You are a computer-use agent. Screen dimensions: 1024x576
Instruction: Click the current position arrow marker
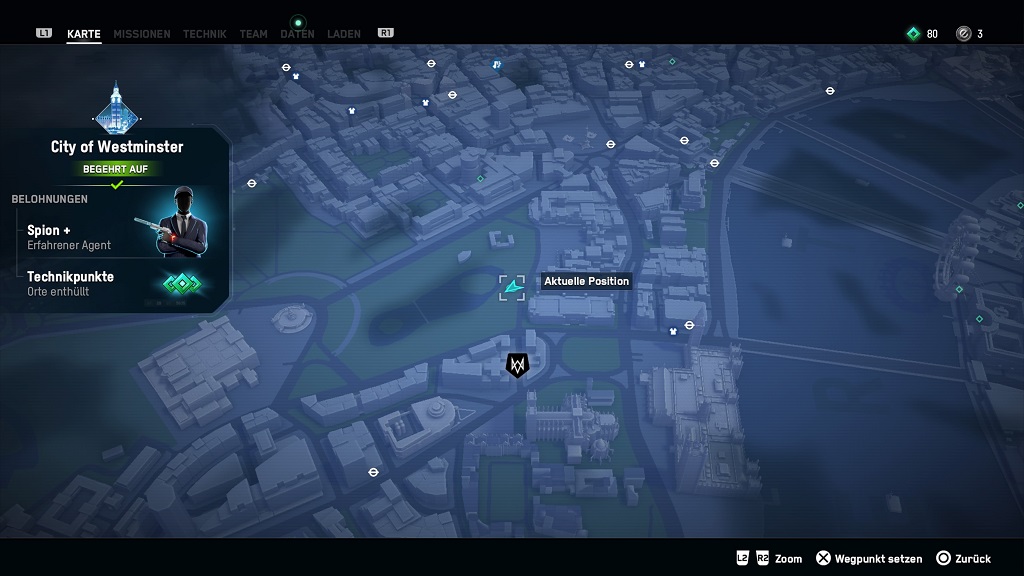pyautogui.click(x=513, y=288)
